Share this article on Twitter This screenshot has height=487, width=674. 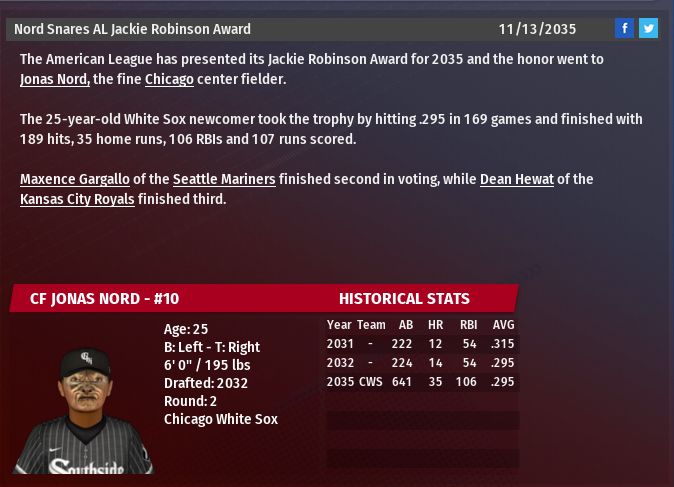(x=648, y=28)
